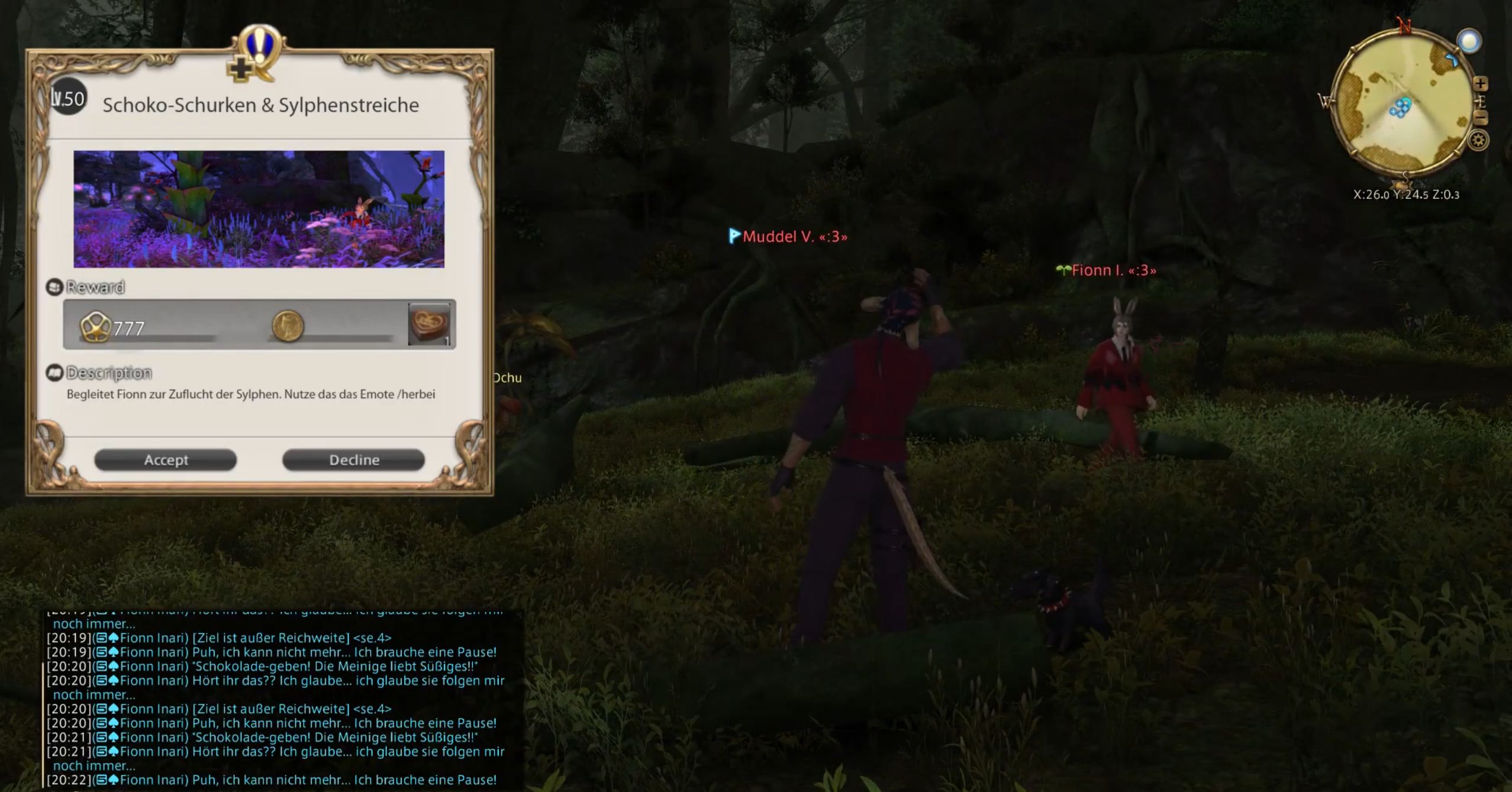
Task: Zoom out the minimap with minus button
Action: pos(1481,118)
